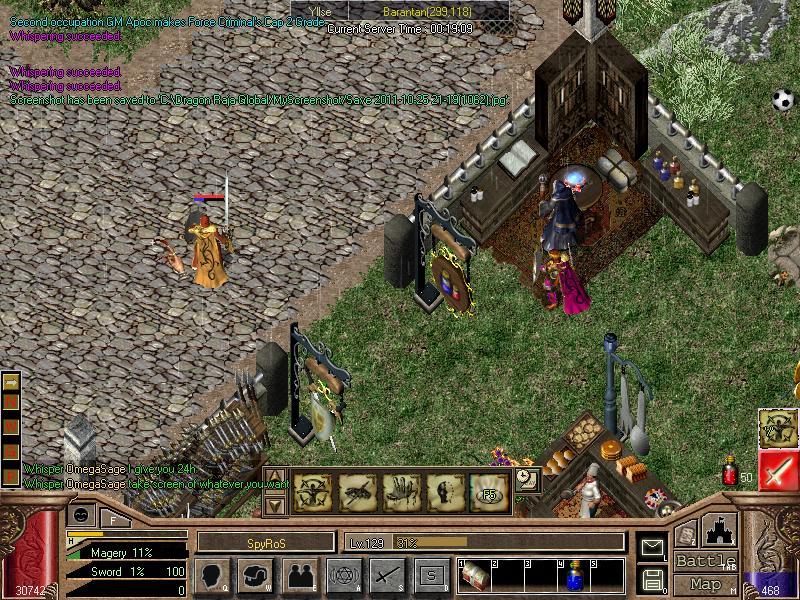Open the mail envelope icon
The image size is (800, 600).
point(653,547)
